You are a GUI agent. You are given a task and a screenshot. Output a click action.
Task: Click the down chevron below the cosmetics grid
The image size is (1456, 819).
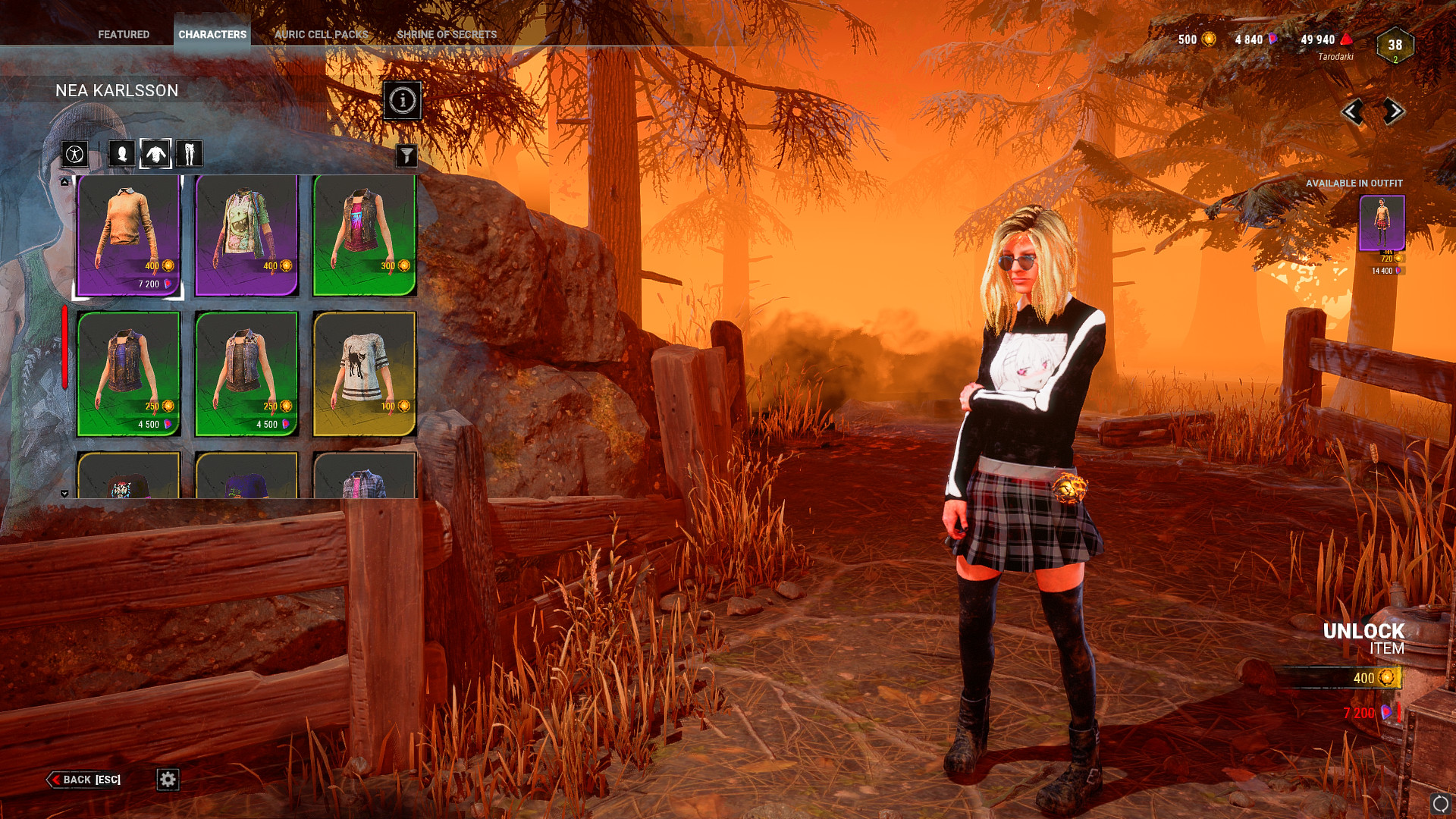(65, 494)
